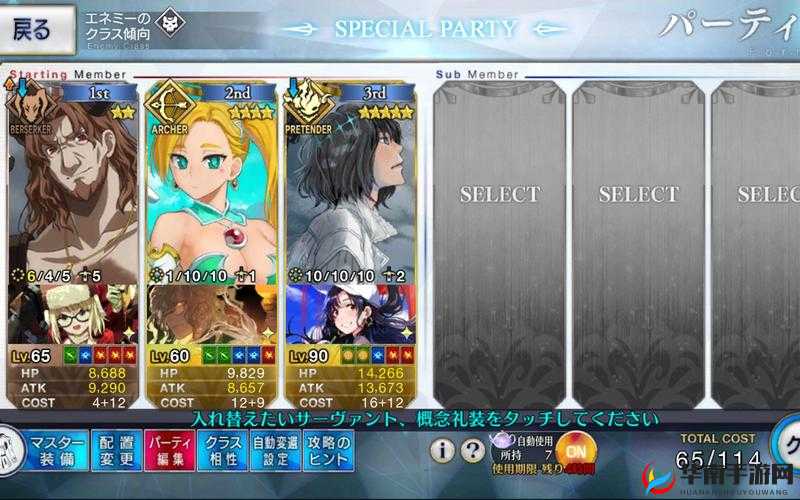Toggle the auto-use ON switch
Screen dimensions: 800x500
click(574, 451)
